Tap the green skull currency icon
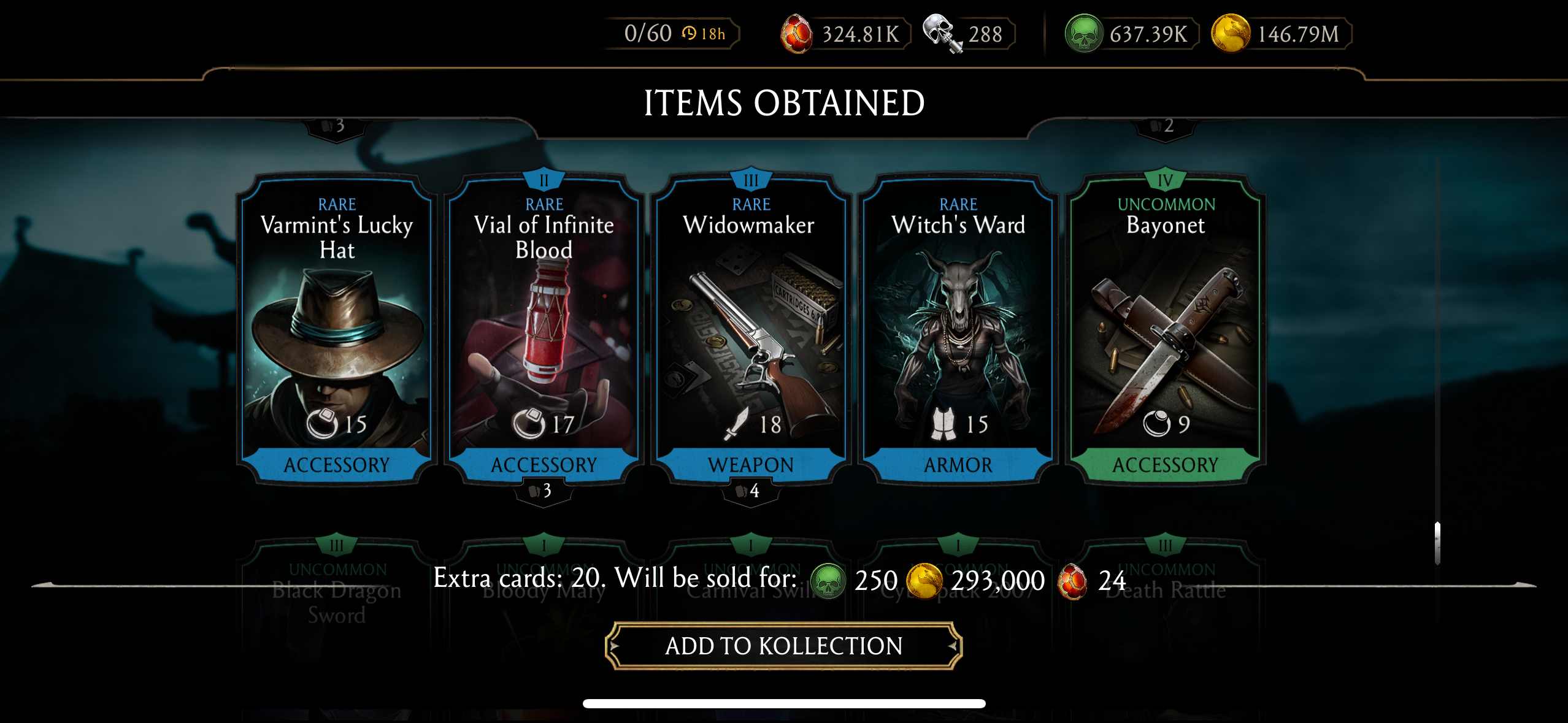The image size is (1568, 723). pyautogui.click(x=1083, y=34)
